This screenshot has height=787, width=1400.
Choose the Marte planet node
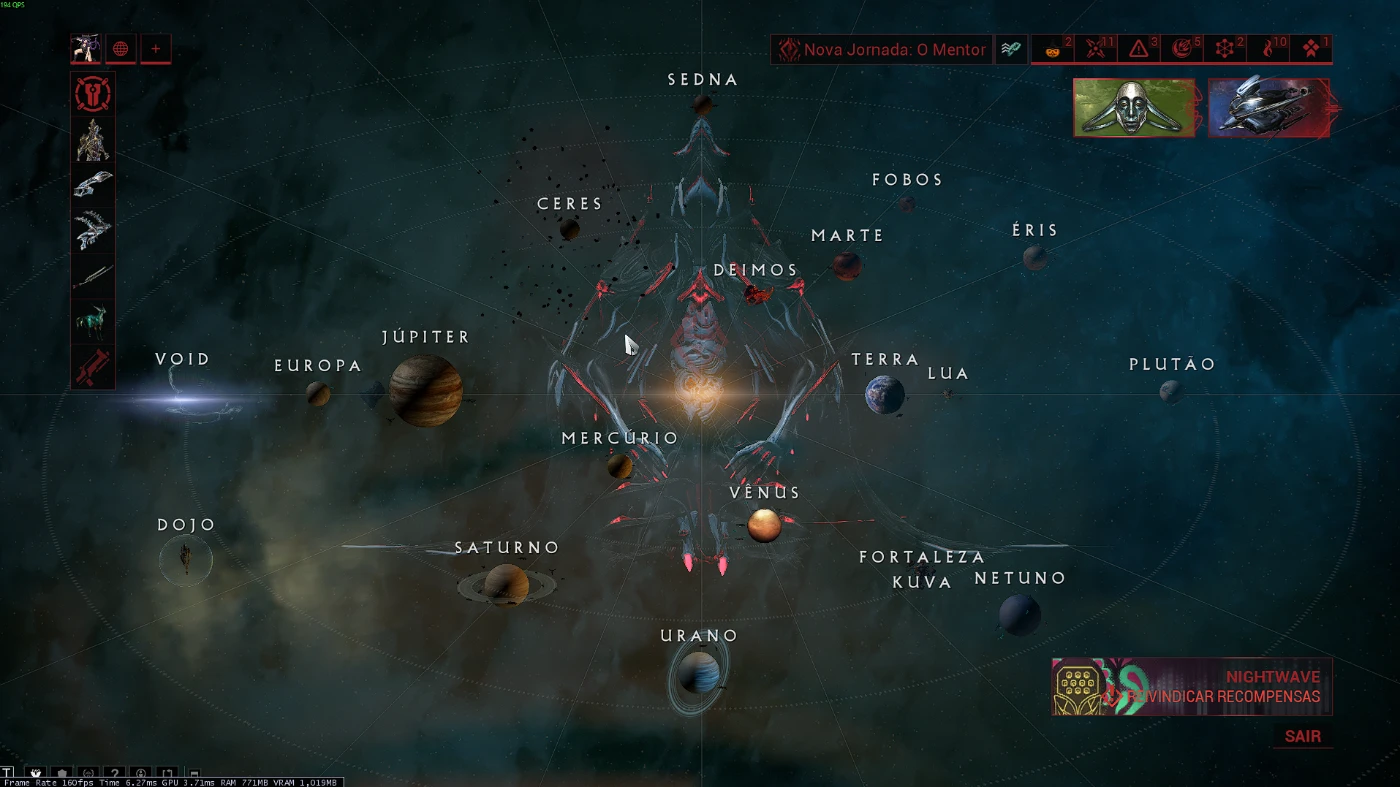pyautogui.click(x=847, y=265)
